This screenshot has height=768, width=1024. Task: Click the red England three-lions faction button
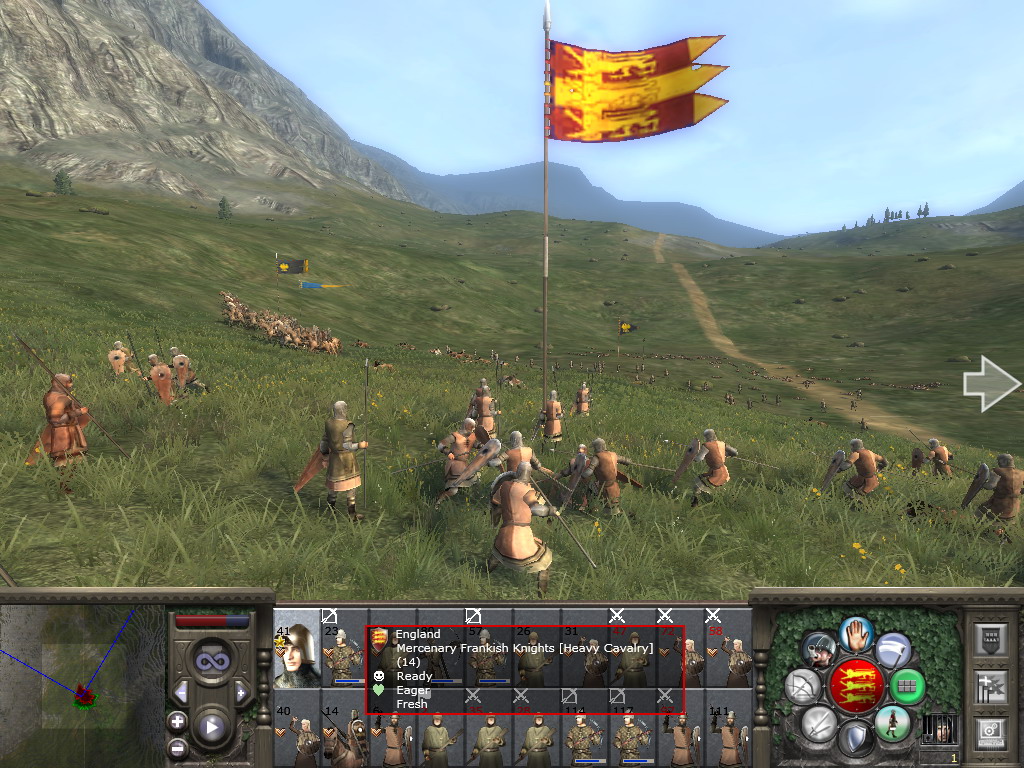[x=855, y=684]
